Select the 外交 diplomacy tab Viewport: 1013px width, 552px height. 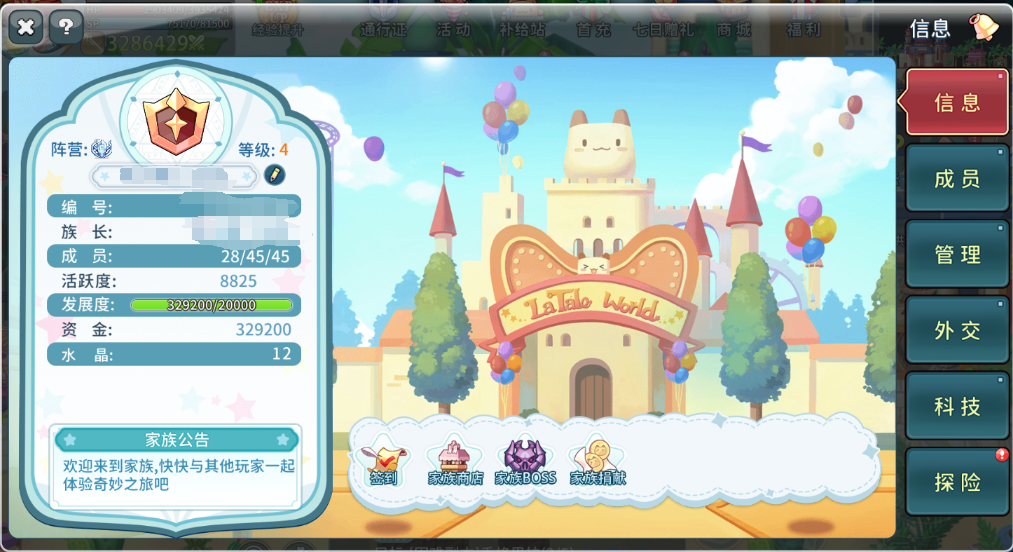956,331
